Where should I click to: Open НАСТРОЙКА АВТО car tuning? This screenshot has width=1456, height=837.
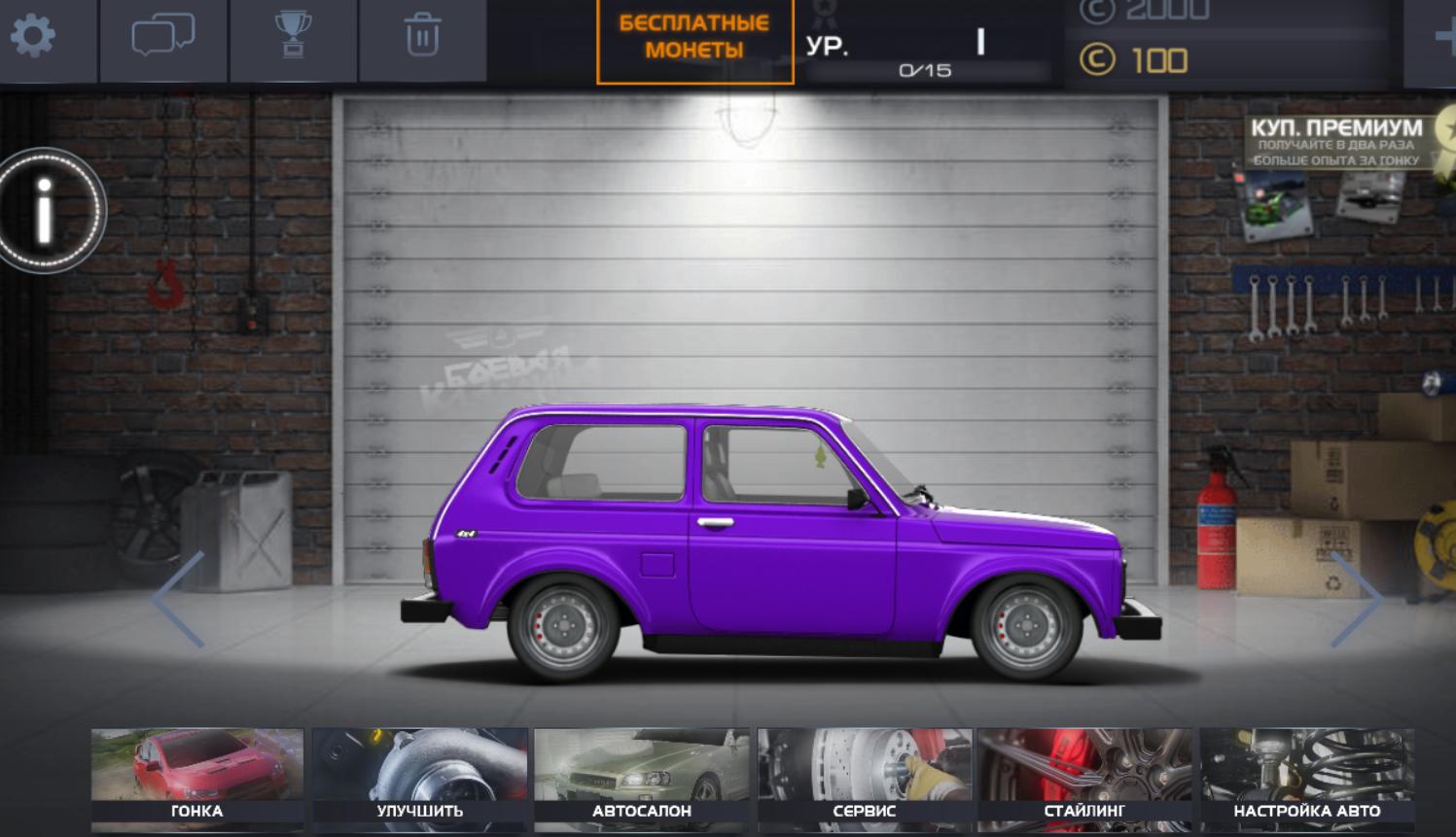[x=1306, y=780]
